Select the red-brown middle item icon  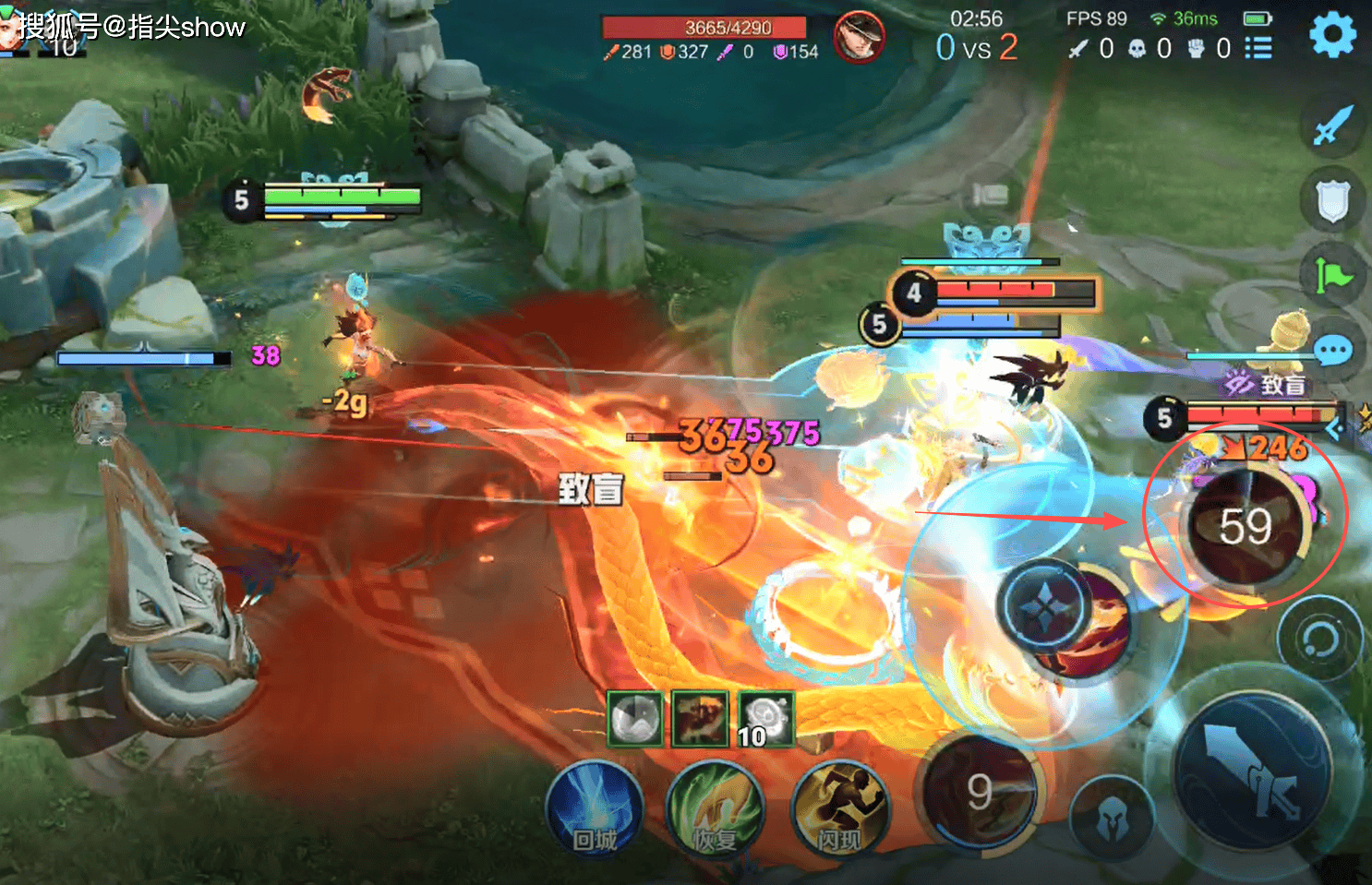click(700, 718)
